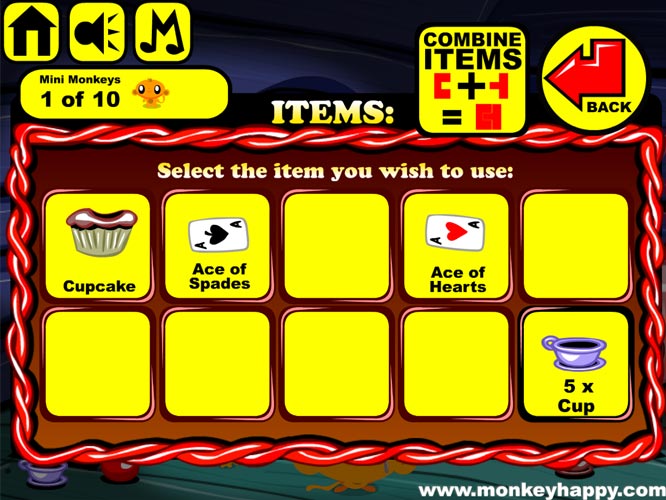Viewport: 666px width, 500px height.
Task: Select the 5 x Cup item
Action: 575,364
